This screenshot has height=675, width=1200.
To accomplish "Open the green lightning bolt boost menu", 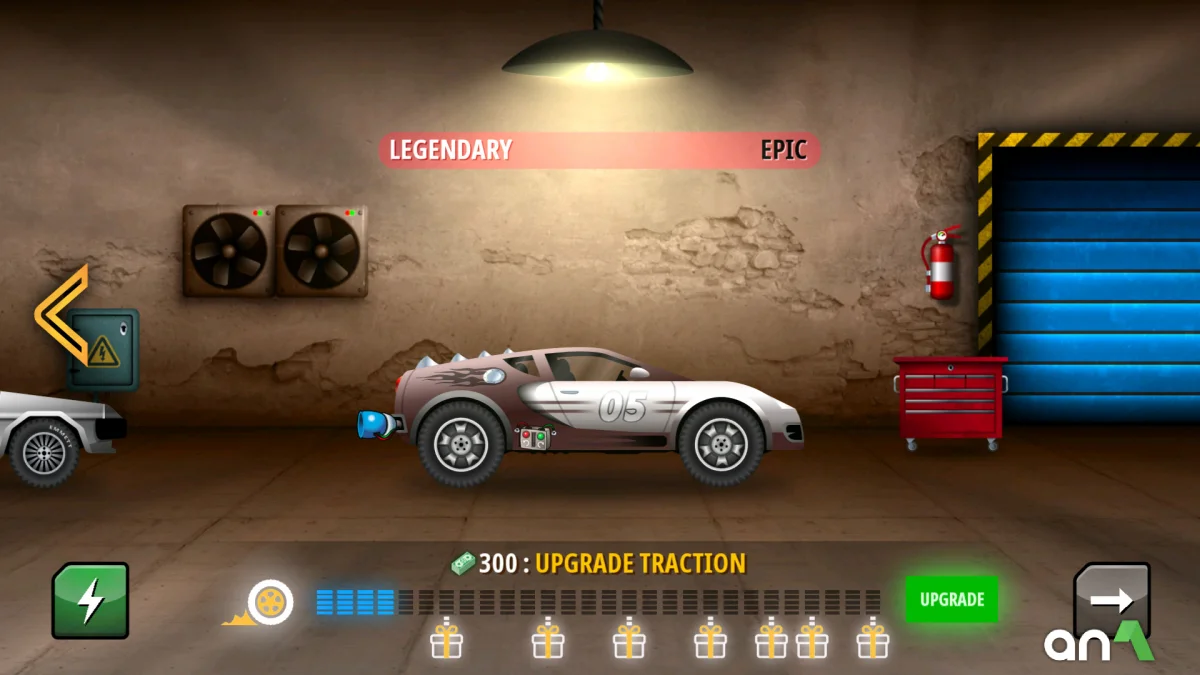I will [x=90, y=600].
